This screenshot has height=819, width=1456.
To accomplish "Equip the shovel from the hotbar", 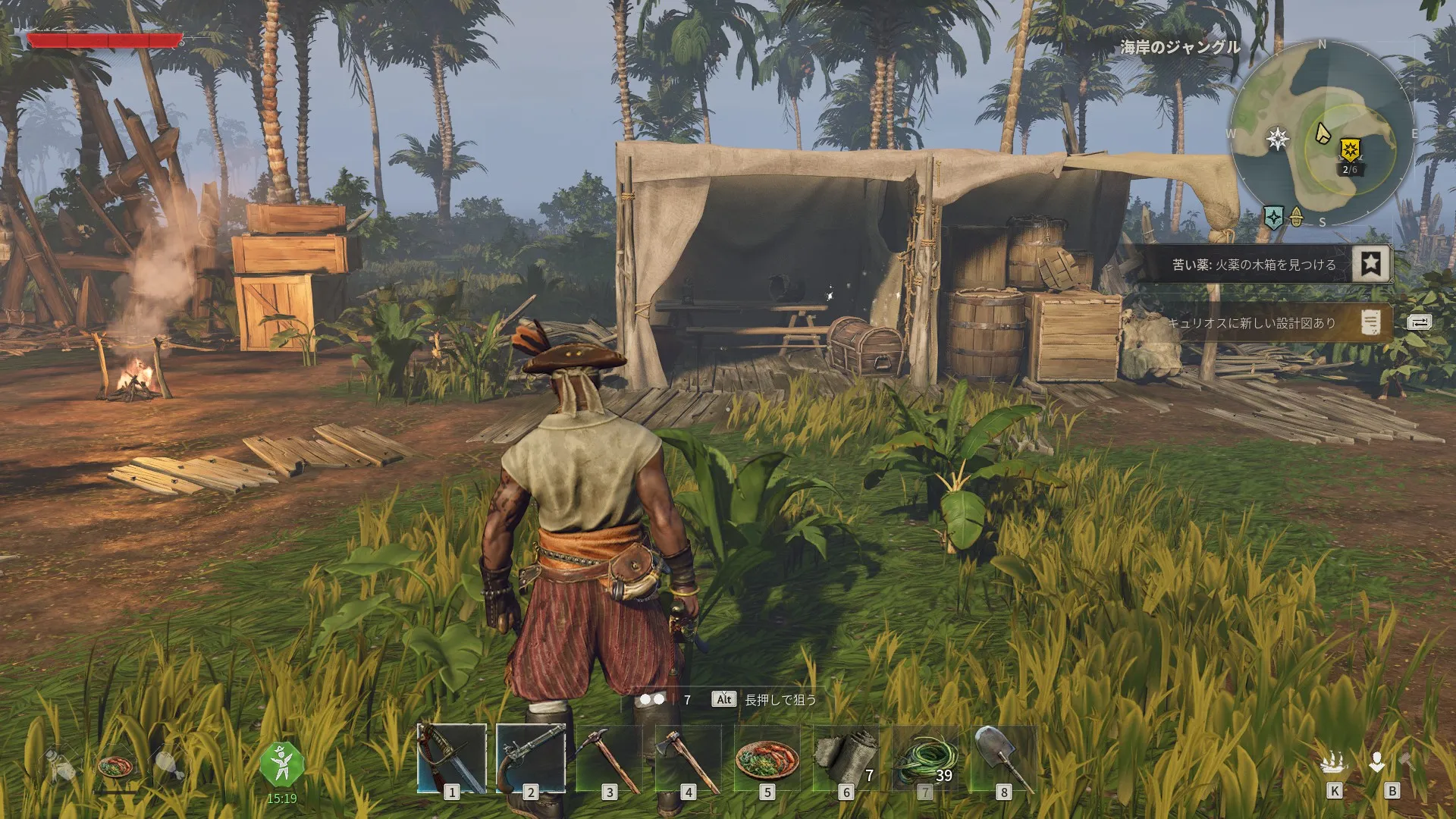I will (1003, 758).
